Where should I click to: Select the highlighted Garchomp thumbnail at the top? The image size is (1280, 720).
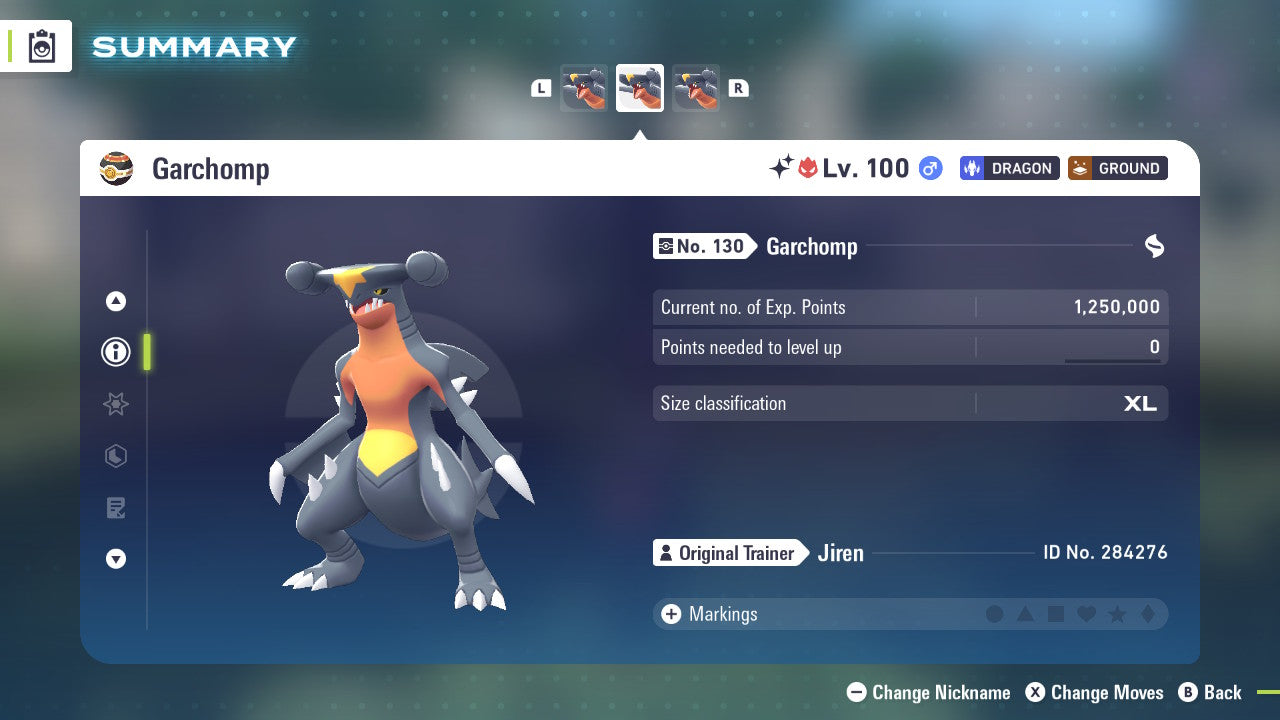[639, 88]
